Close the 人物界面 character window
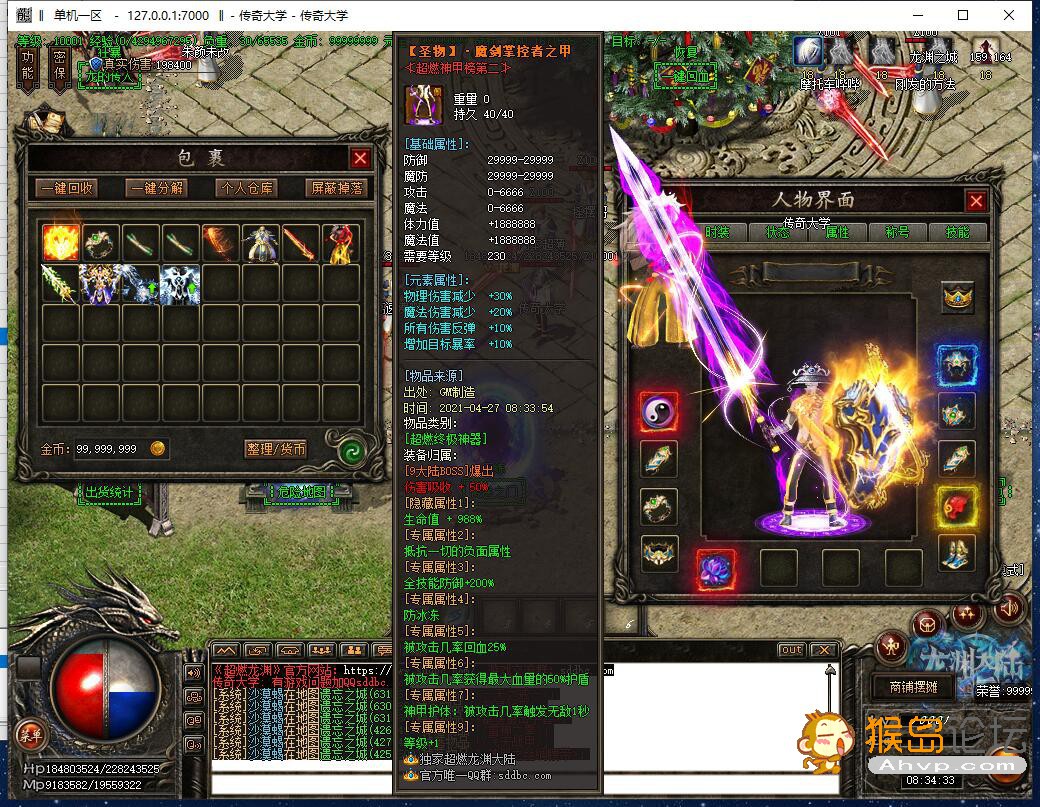The image size is (1040, 807). tap(976, 201)
